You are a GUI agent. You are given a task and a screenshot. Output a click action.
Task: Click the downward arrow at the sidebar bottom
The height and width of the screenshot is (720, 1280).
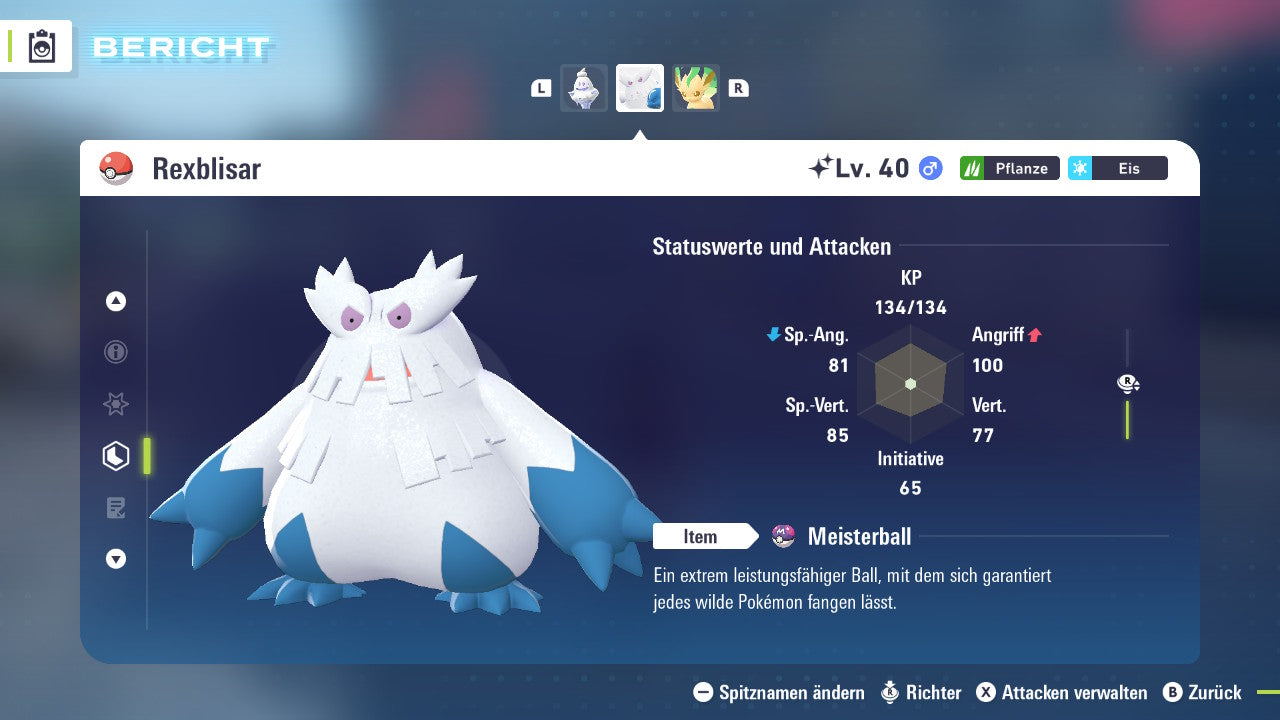115,560
